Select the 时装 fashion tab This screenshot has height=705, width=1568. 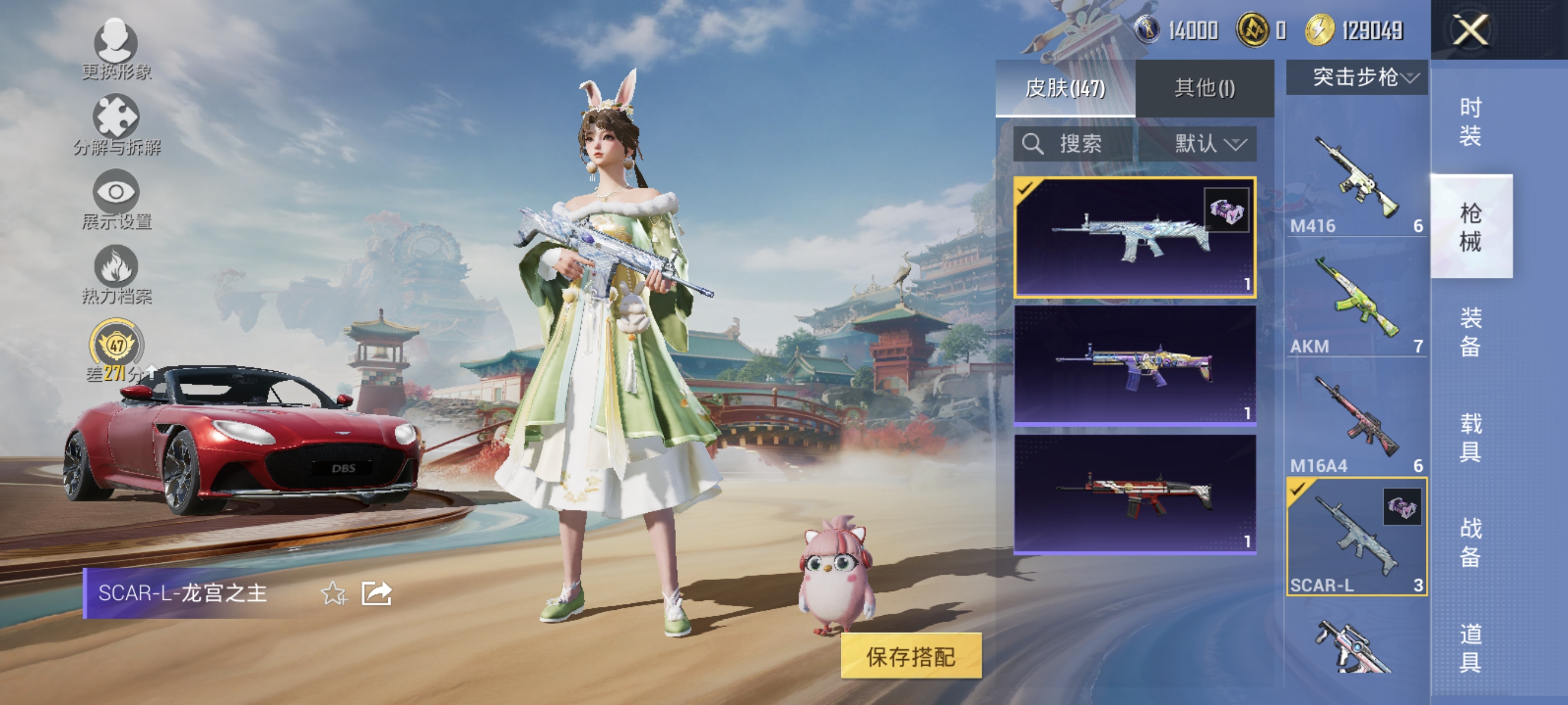[1472, 122]
